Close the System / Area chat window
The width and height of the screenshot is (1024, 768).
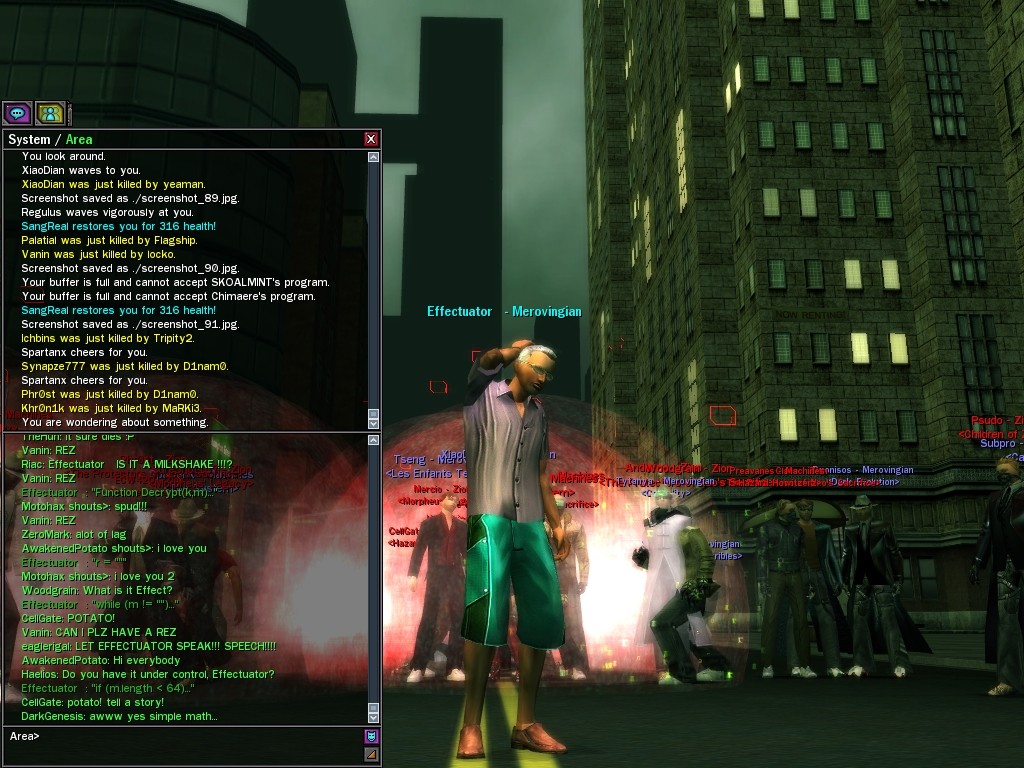point(371,139)
